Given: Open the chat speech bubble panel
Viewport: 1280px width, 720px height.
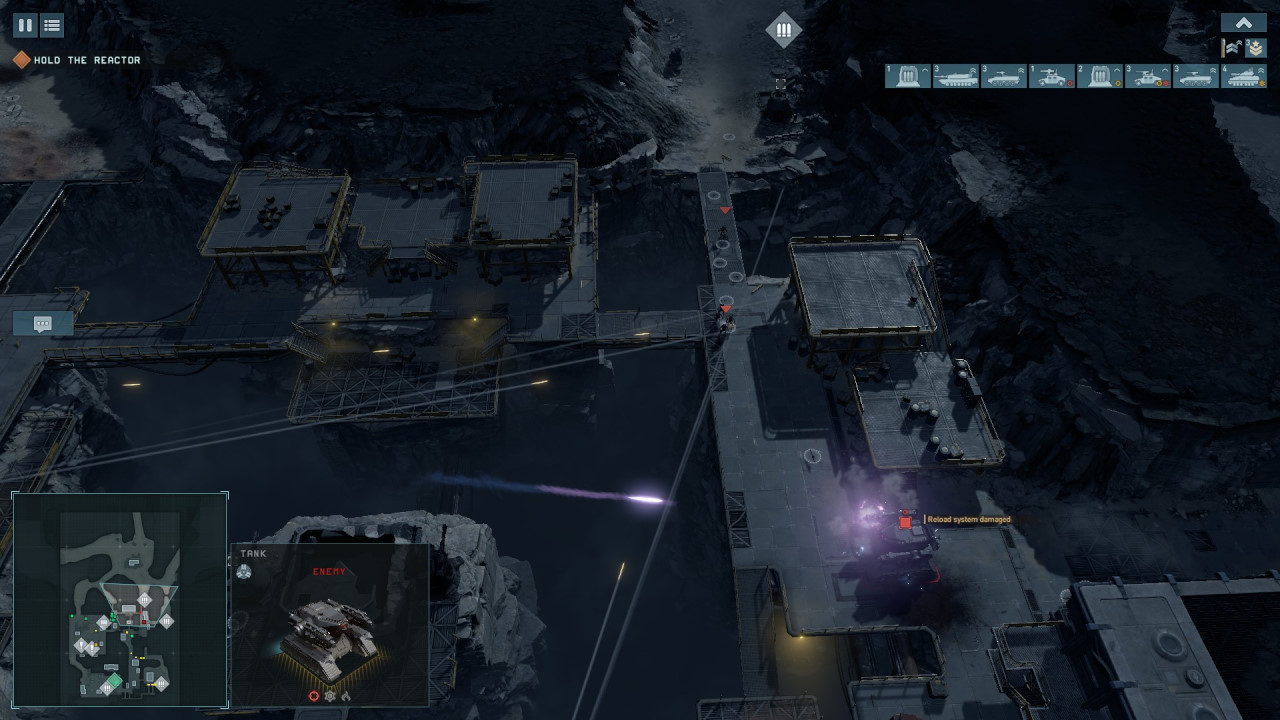Looking at the screenshot, I should point(43,323).
